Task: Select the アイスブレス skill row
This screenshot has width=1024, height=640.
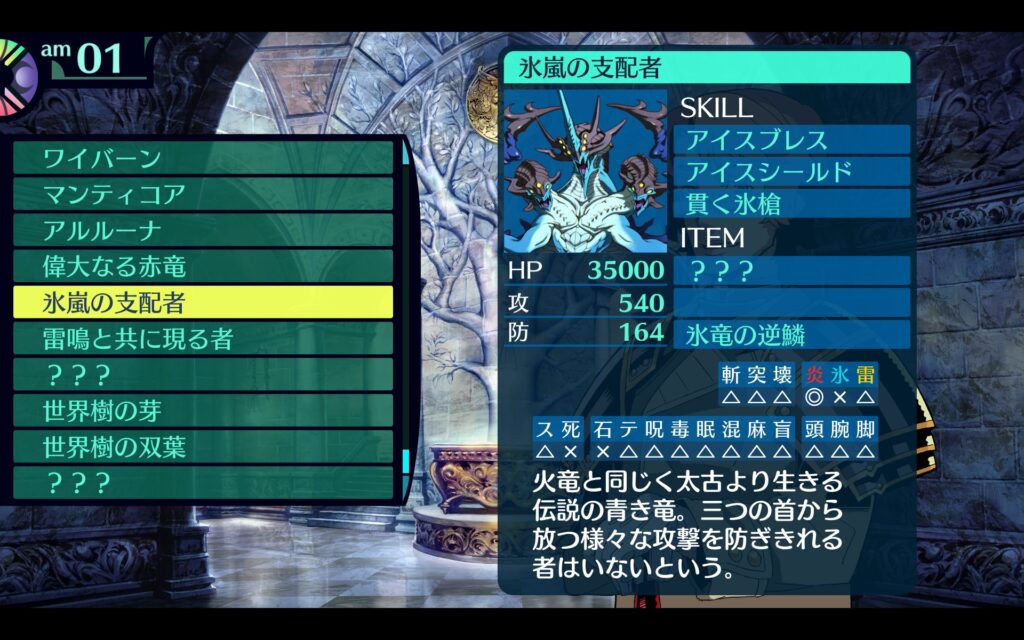Action: tap(795, 139)
